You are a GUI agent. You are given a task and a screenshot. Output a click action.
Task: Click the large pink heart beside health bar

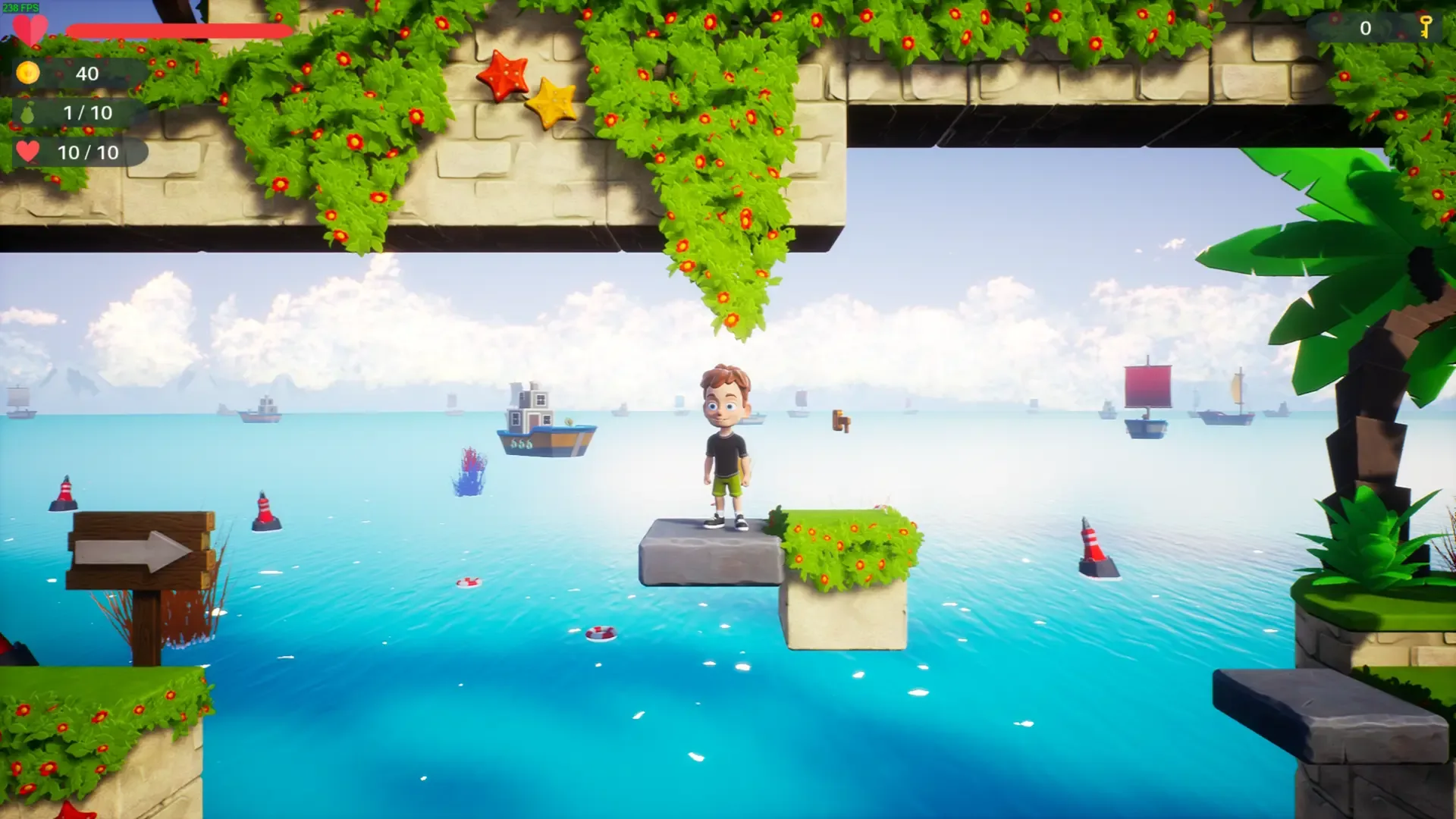coord(32,29)
